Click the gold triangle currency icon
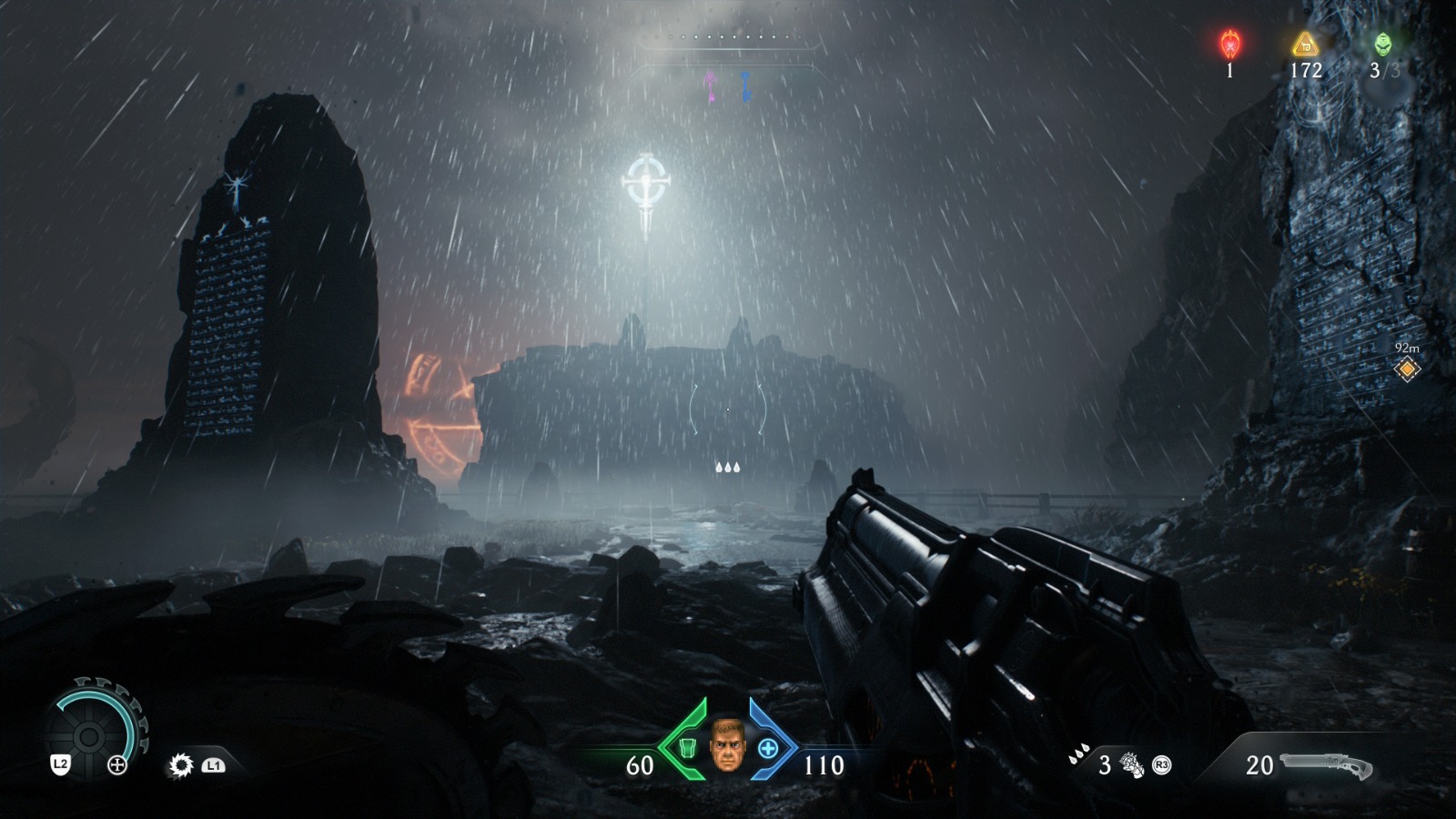Image resolution: width=1456 pixels, height=819 pixels. pos(1305,44)
